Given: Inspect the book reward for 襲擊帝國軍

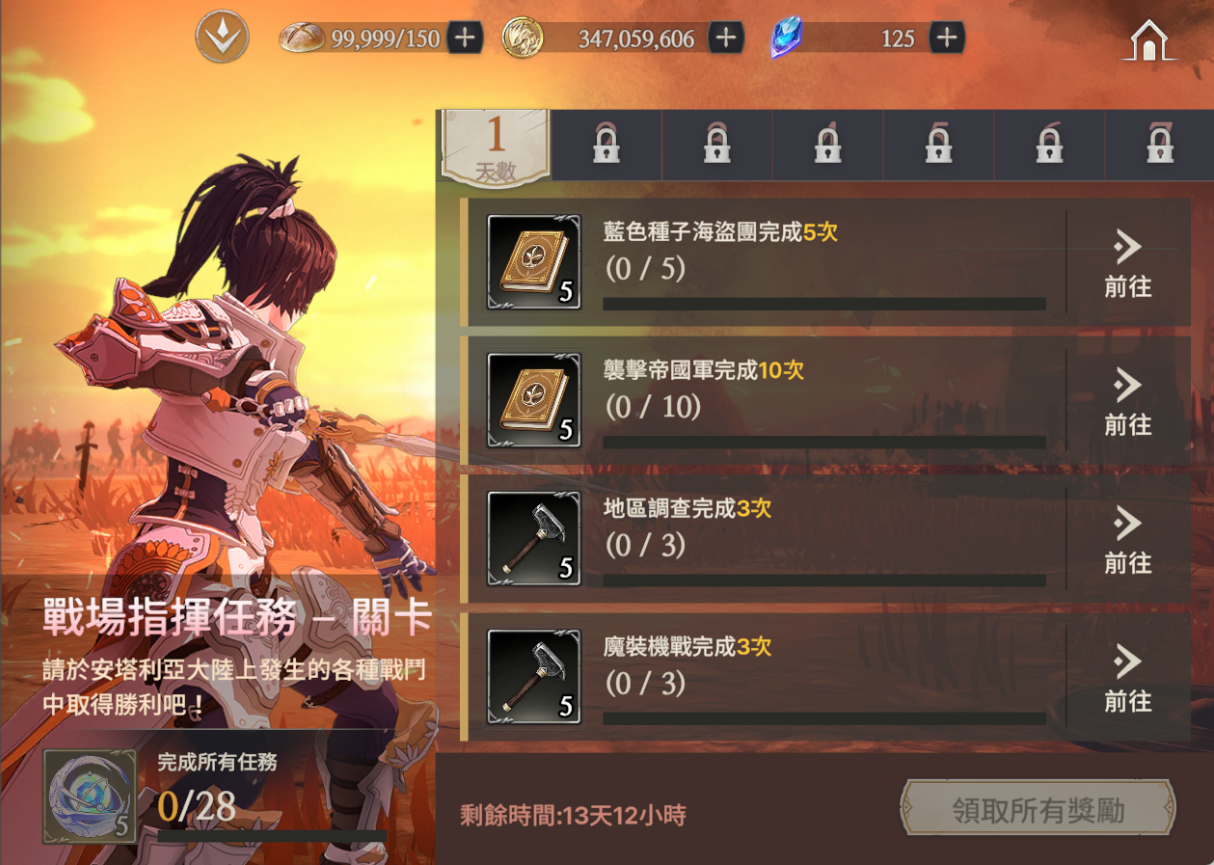Looking at the screenshot, I should (533, 400).
